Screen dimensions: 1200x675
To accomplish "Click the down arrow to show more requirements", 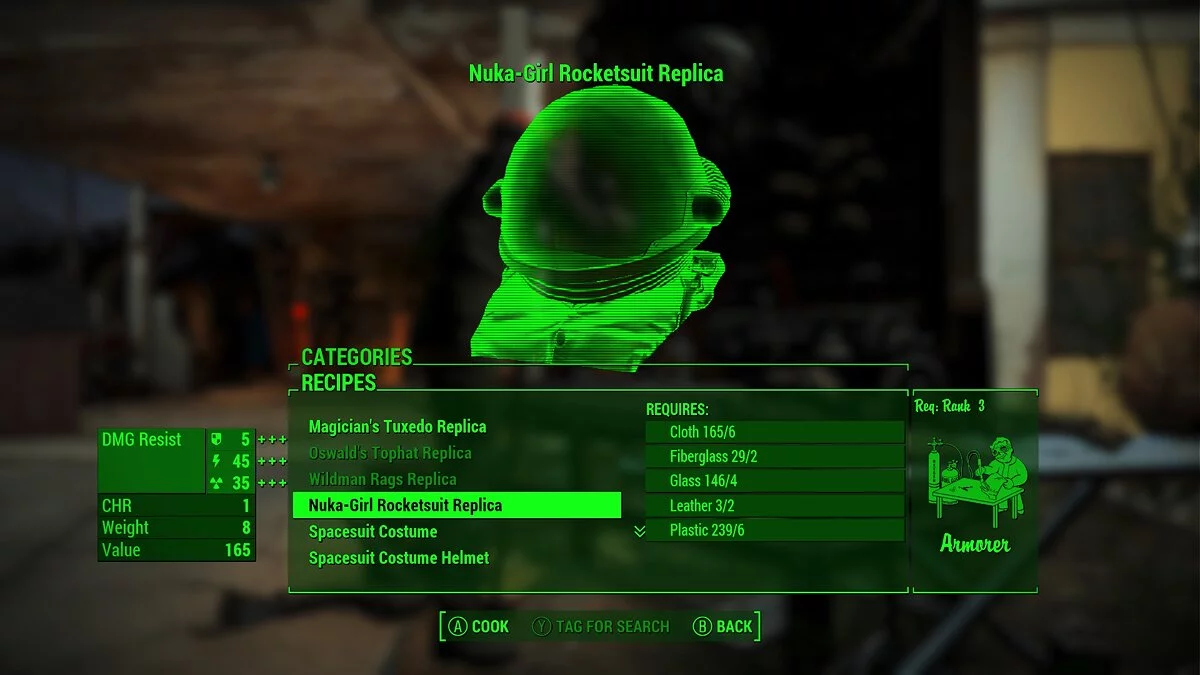I will [640, 532].
